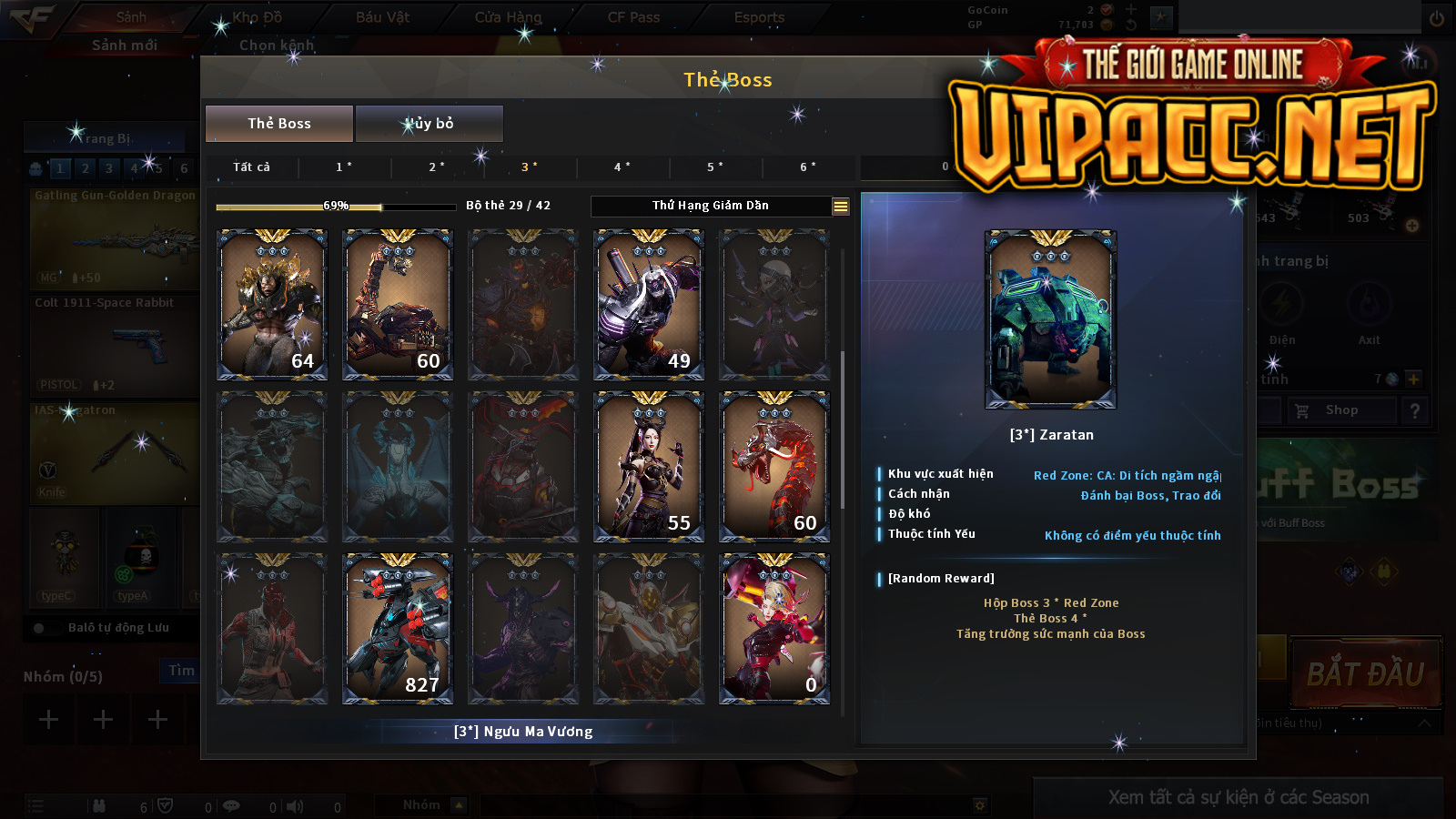The image size is (1456, 819).
Task: Open the Esports menu
Action: point(759,17)
